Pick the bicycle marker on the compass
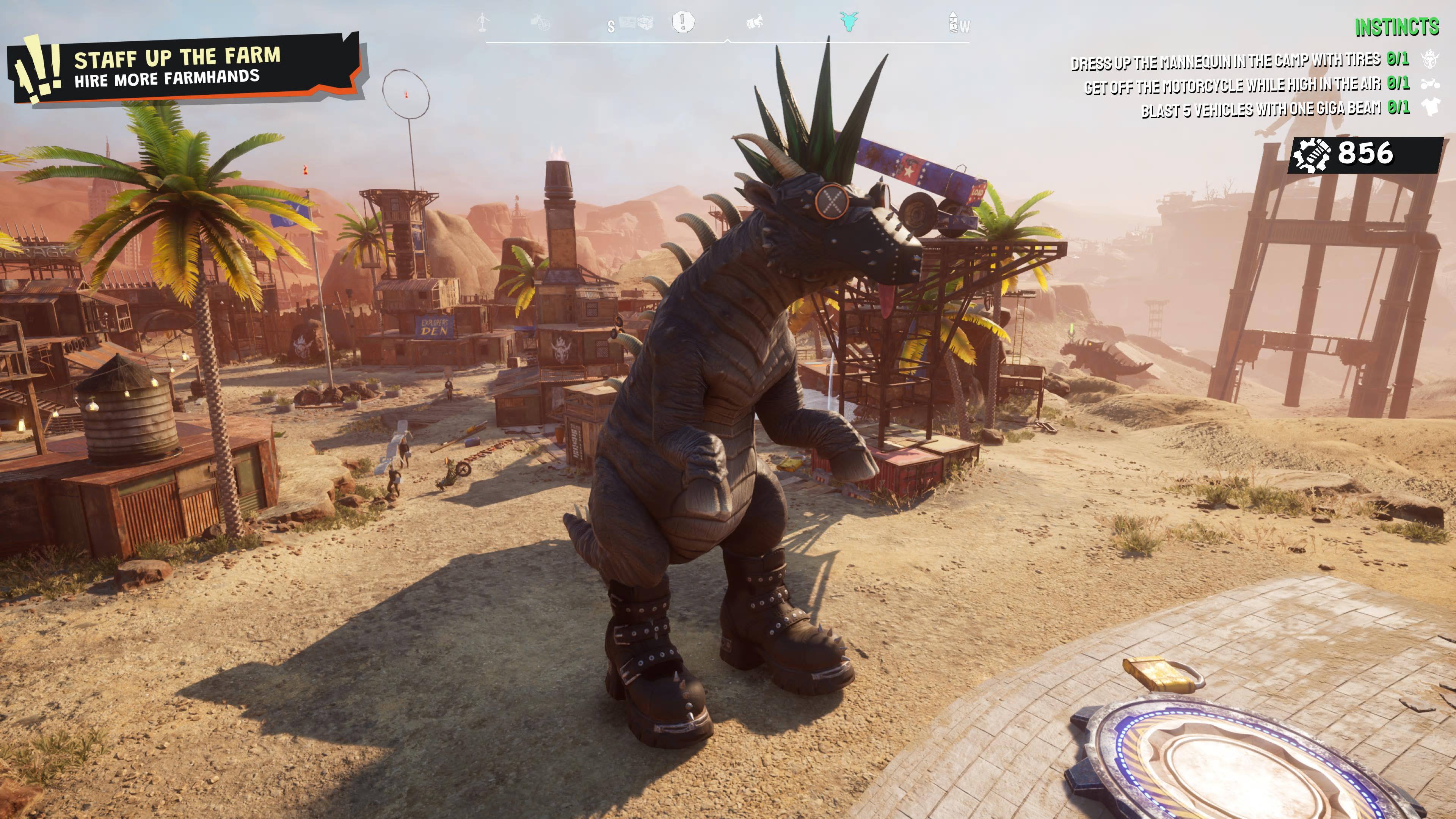1456x819 pixels. (x=540, y=22)
